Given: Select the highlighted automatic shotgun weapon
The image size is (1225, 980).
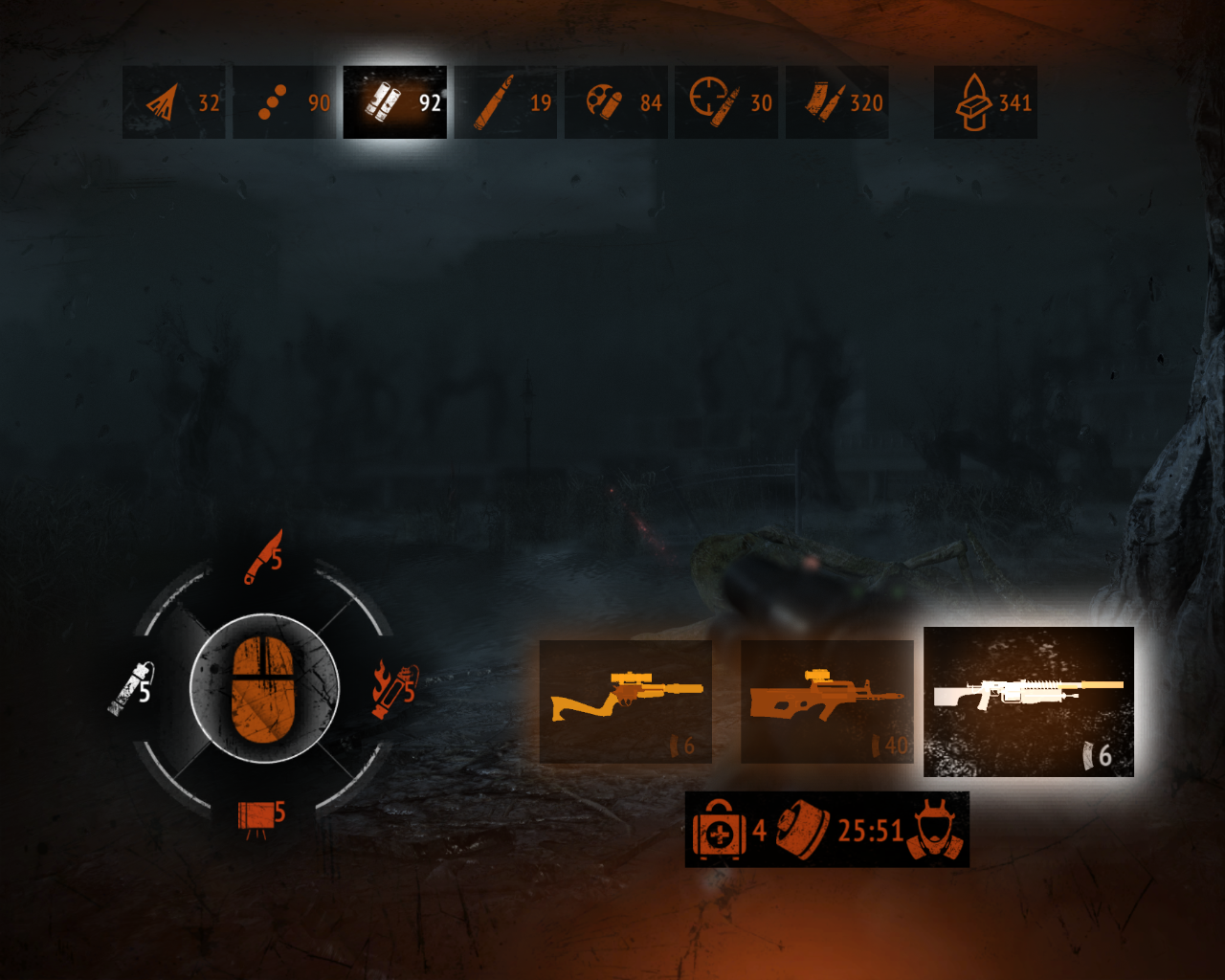Looking at the screenshot, I should point(1029,699).
